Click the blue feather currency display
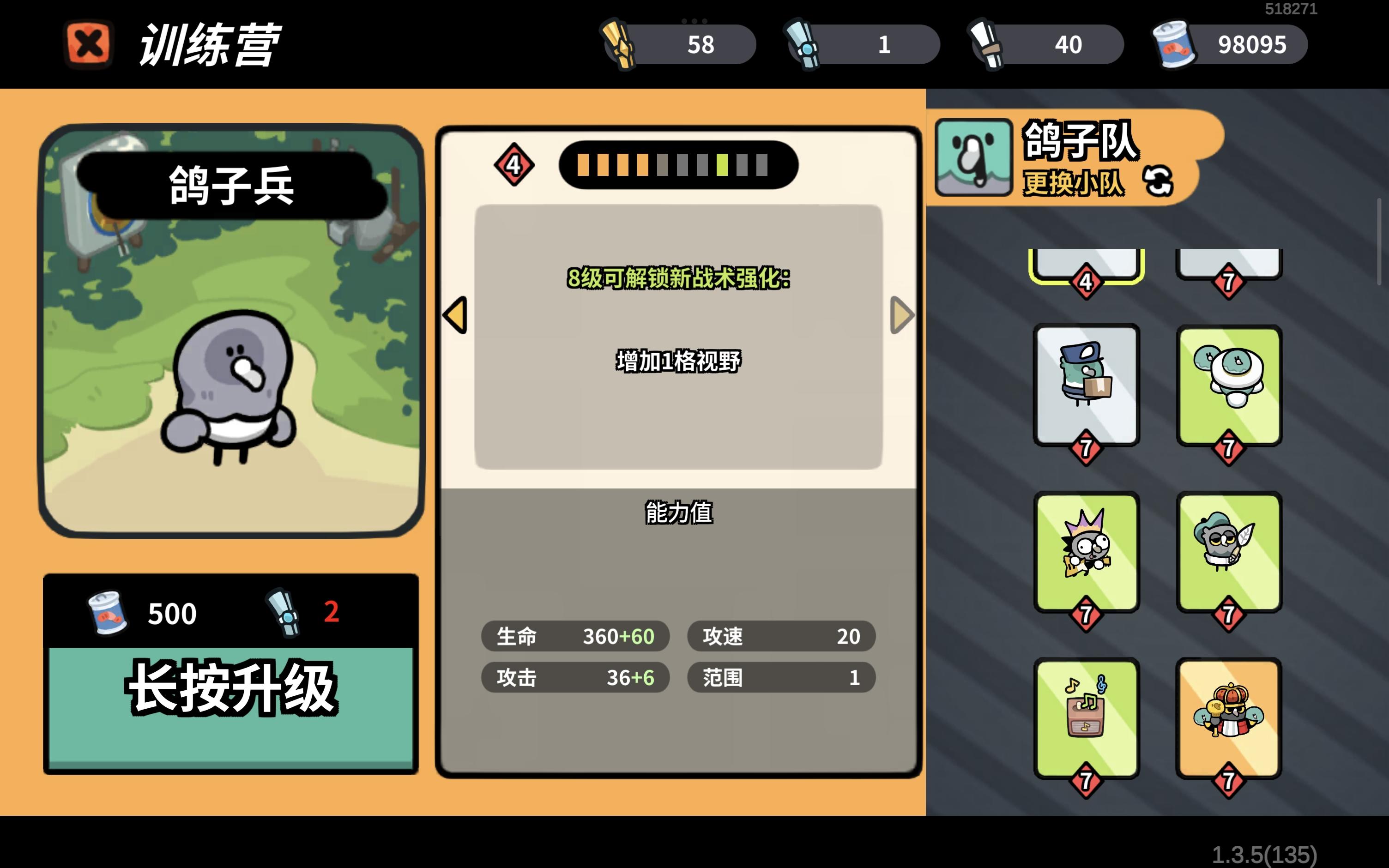The width and height of the screenshot is (1389, 868). pos(861,45)
